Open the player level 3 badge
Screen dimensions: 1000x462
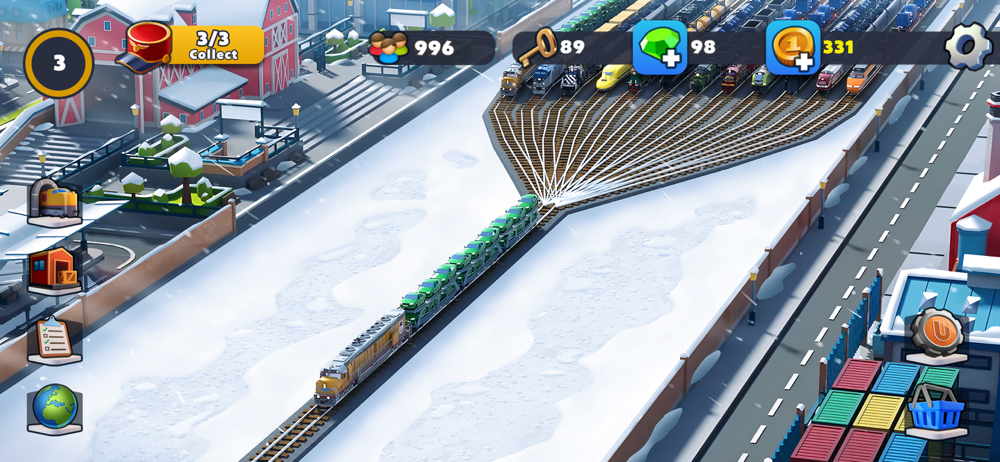coord(59,63)
